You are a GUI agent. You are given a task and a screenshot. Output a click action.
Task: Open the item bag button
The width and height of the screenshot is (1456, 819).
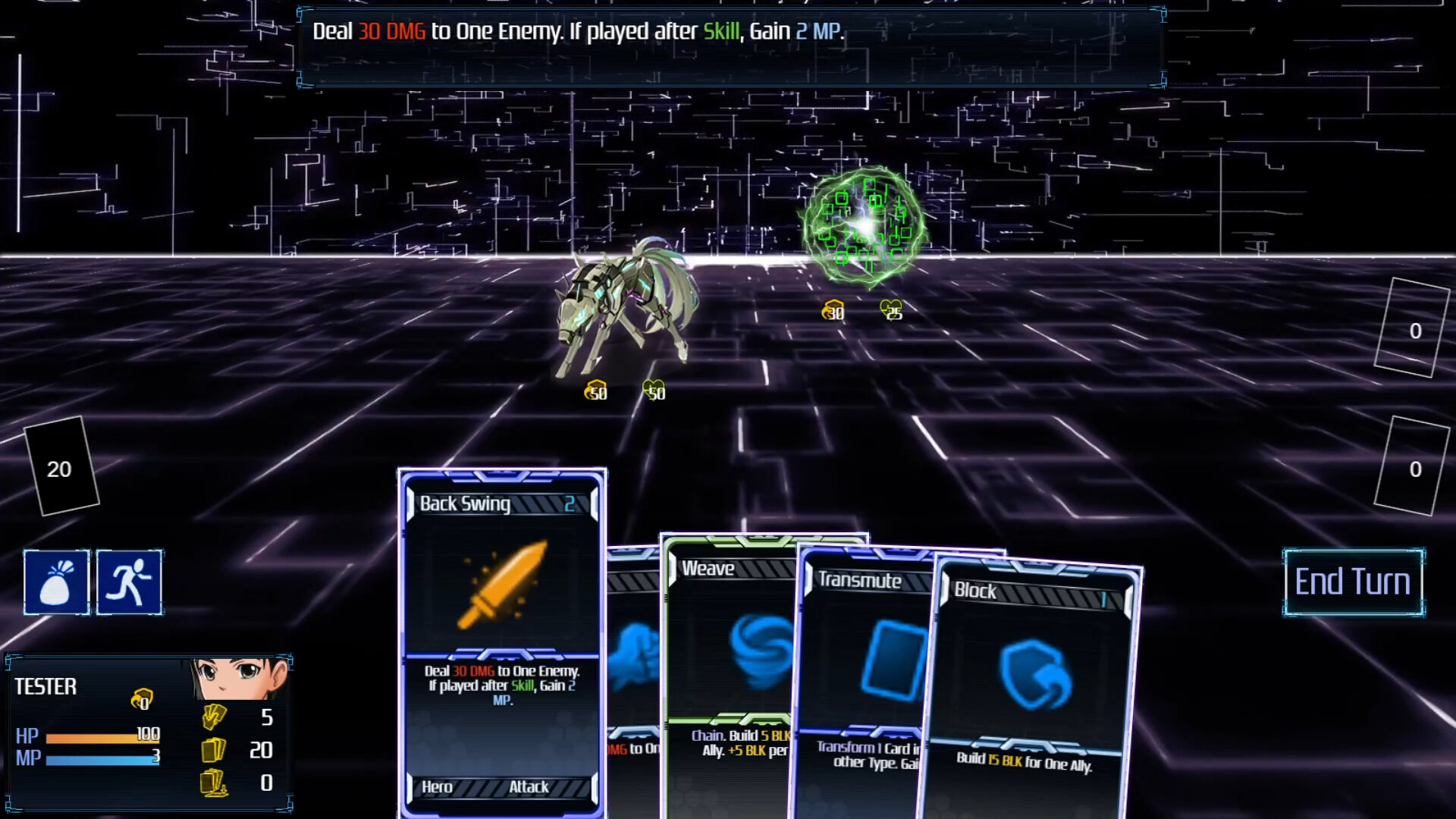coord(57,582)
